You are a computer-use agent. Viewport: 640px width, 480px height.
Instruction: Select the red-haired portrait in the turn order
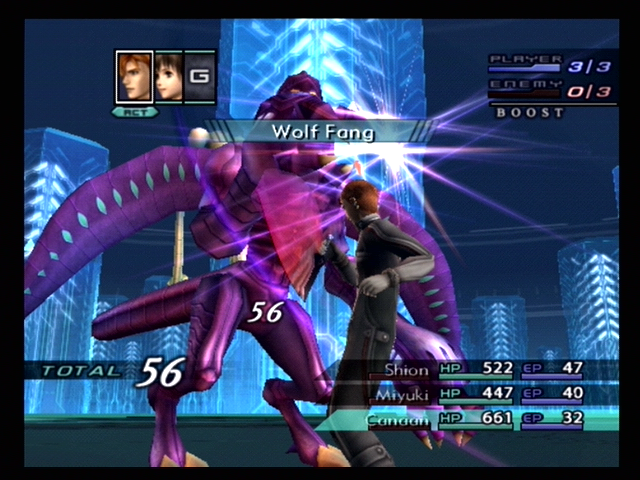(x=134, y=77)
